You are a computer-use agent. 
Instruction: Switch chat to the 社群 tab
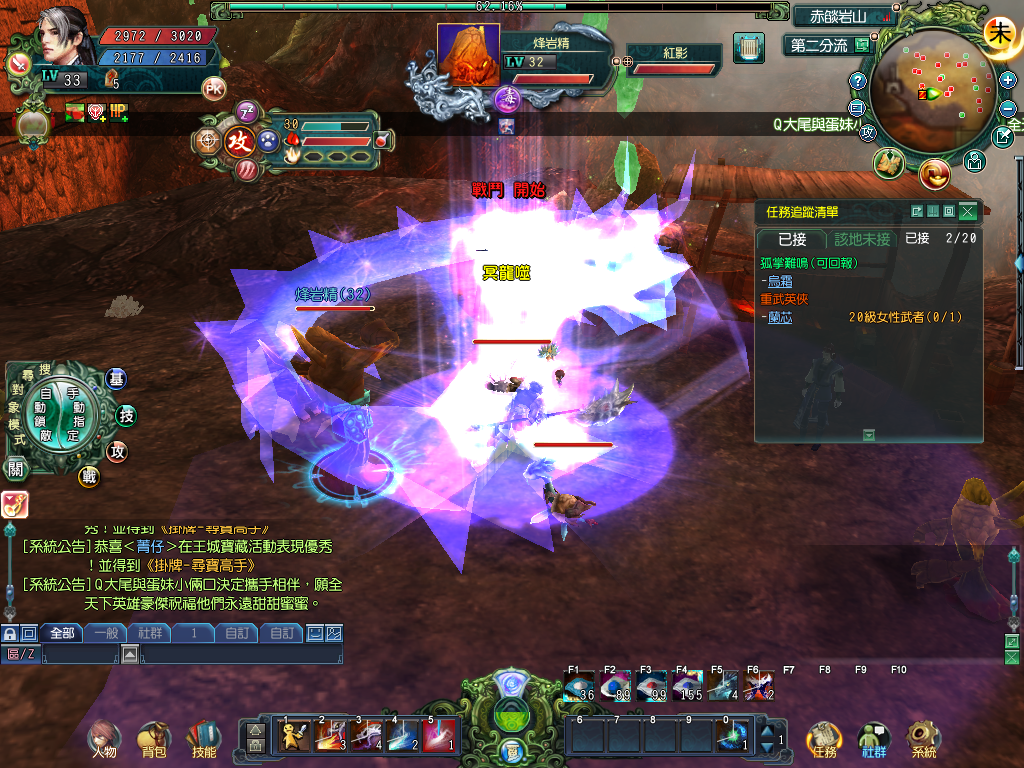click(150, 633)
